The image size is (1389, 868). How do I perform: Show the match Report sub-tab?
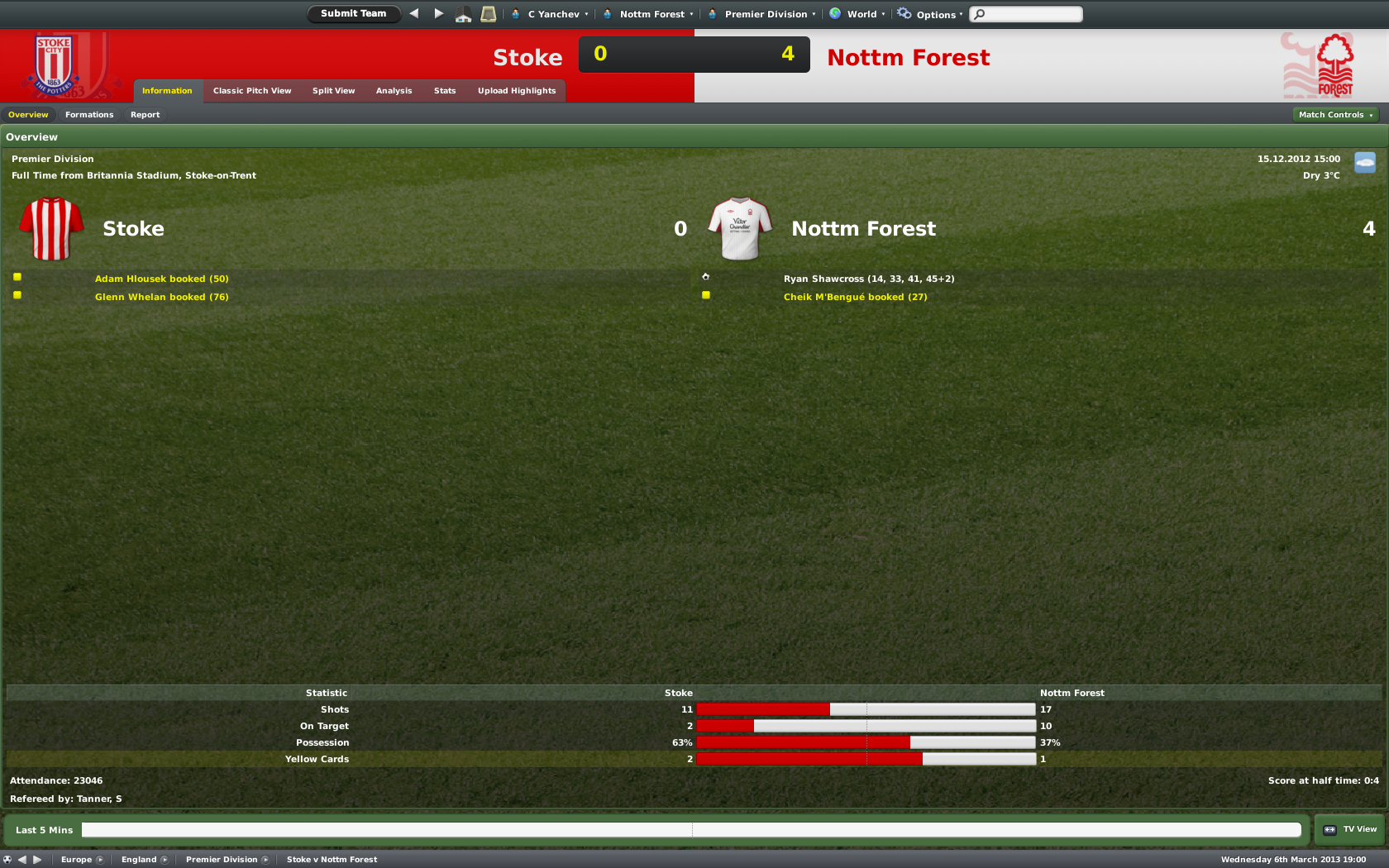click(x=145, y=115)
